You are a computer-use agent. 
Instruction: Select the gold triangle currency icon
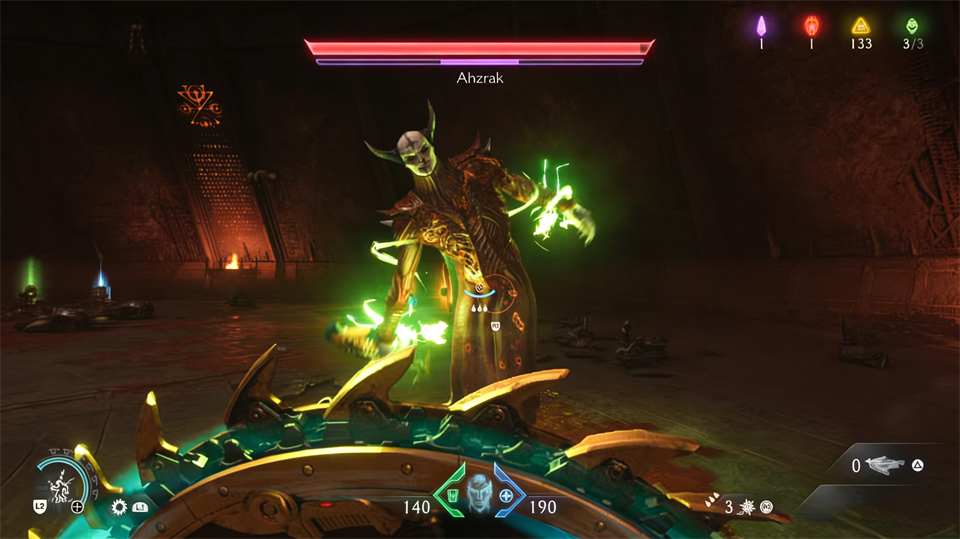pos(860,26)
